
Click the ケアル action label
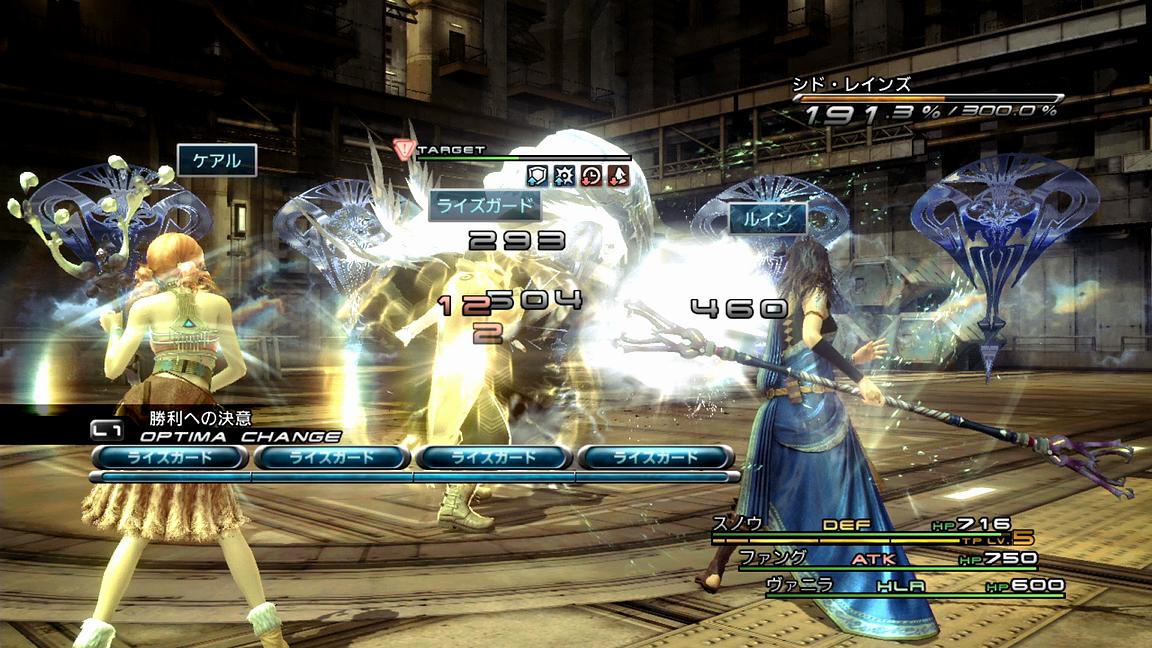217,160
